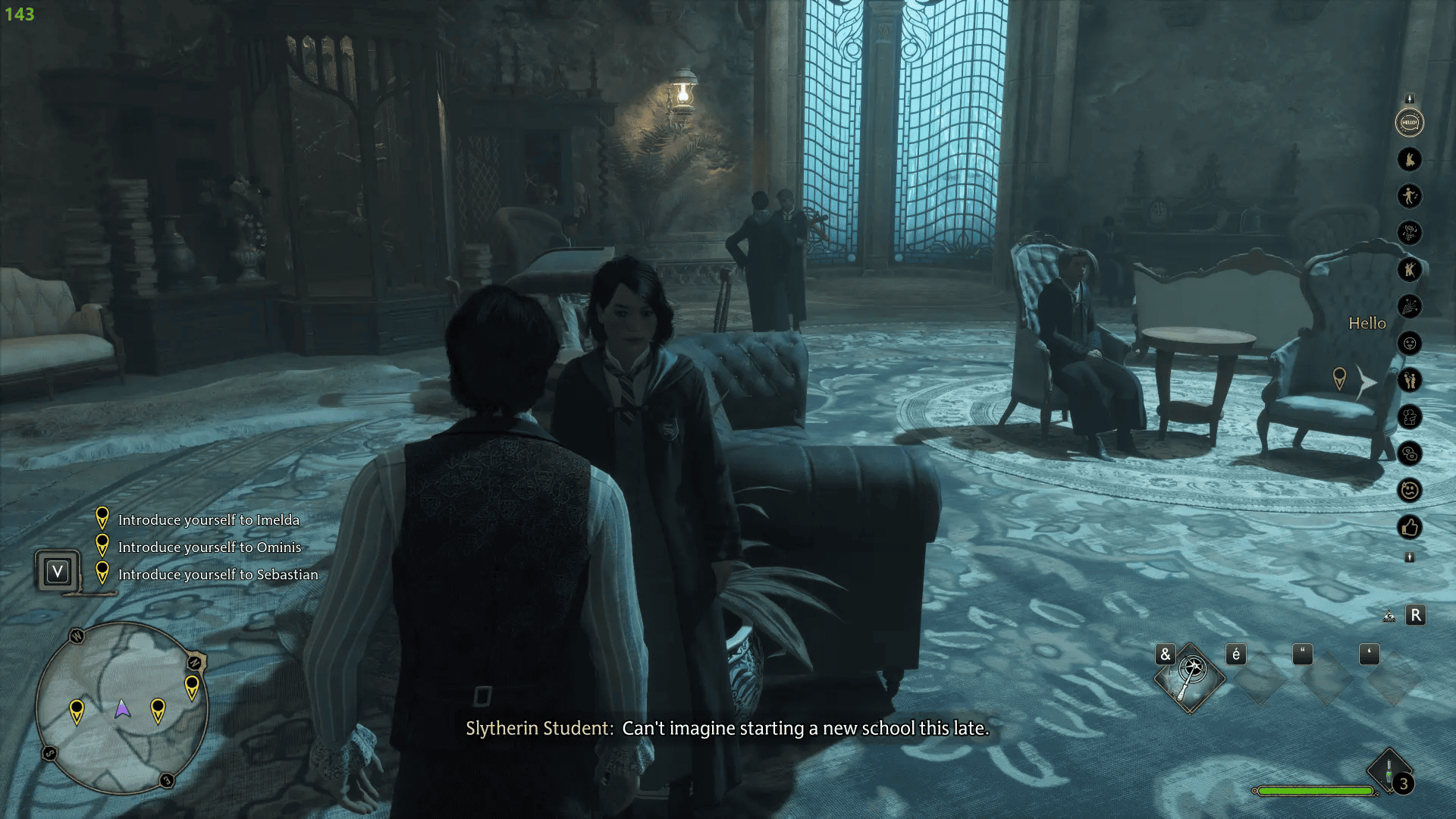The width and height of the screenshot is (1456, 819).
Task: Select the Introduce yourself to Sebastian objective
Action: [217, 574]
